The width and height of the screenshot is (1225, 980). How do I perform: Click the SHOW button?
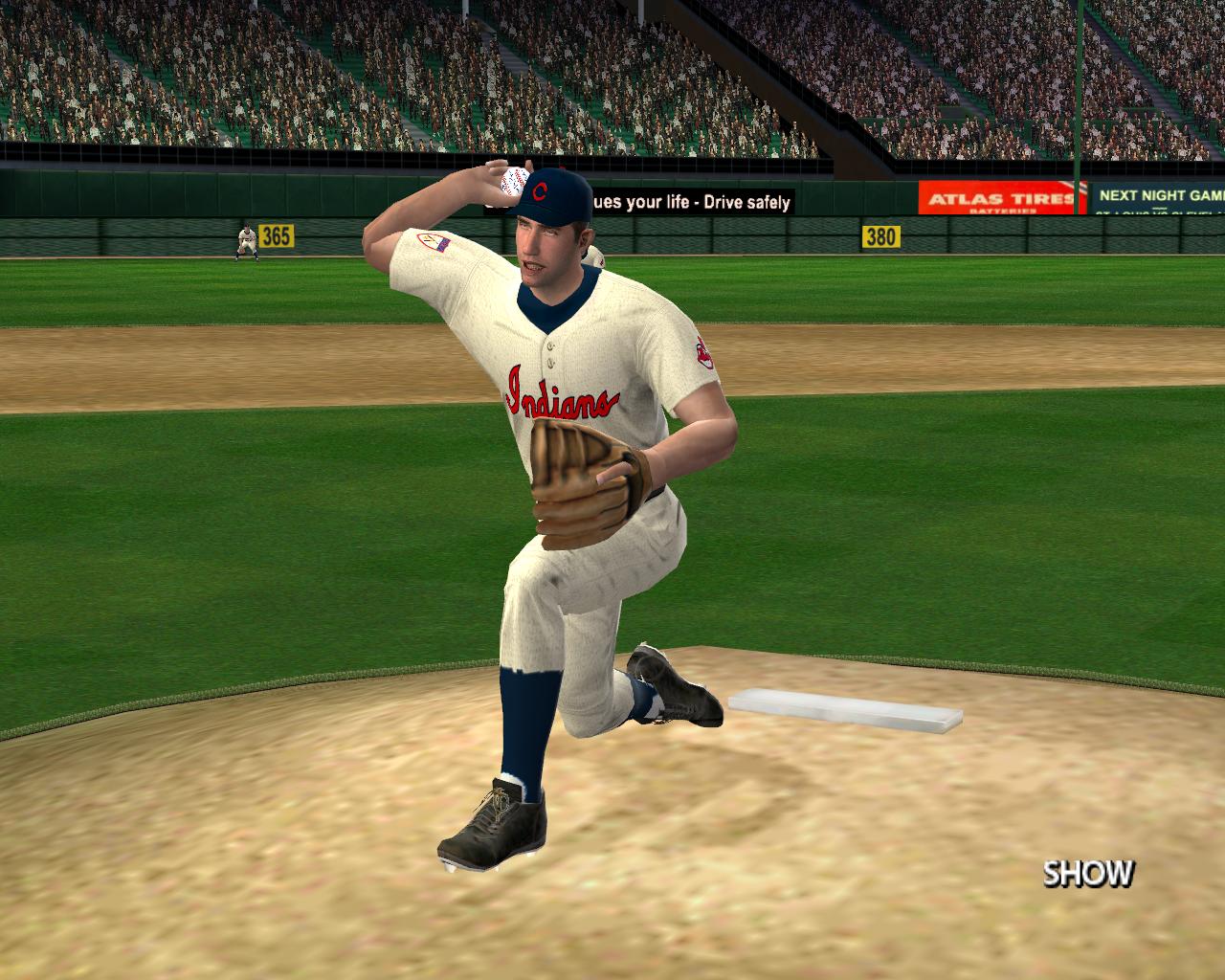1088,873
